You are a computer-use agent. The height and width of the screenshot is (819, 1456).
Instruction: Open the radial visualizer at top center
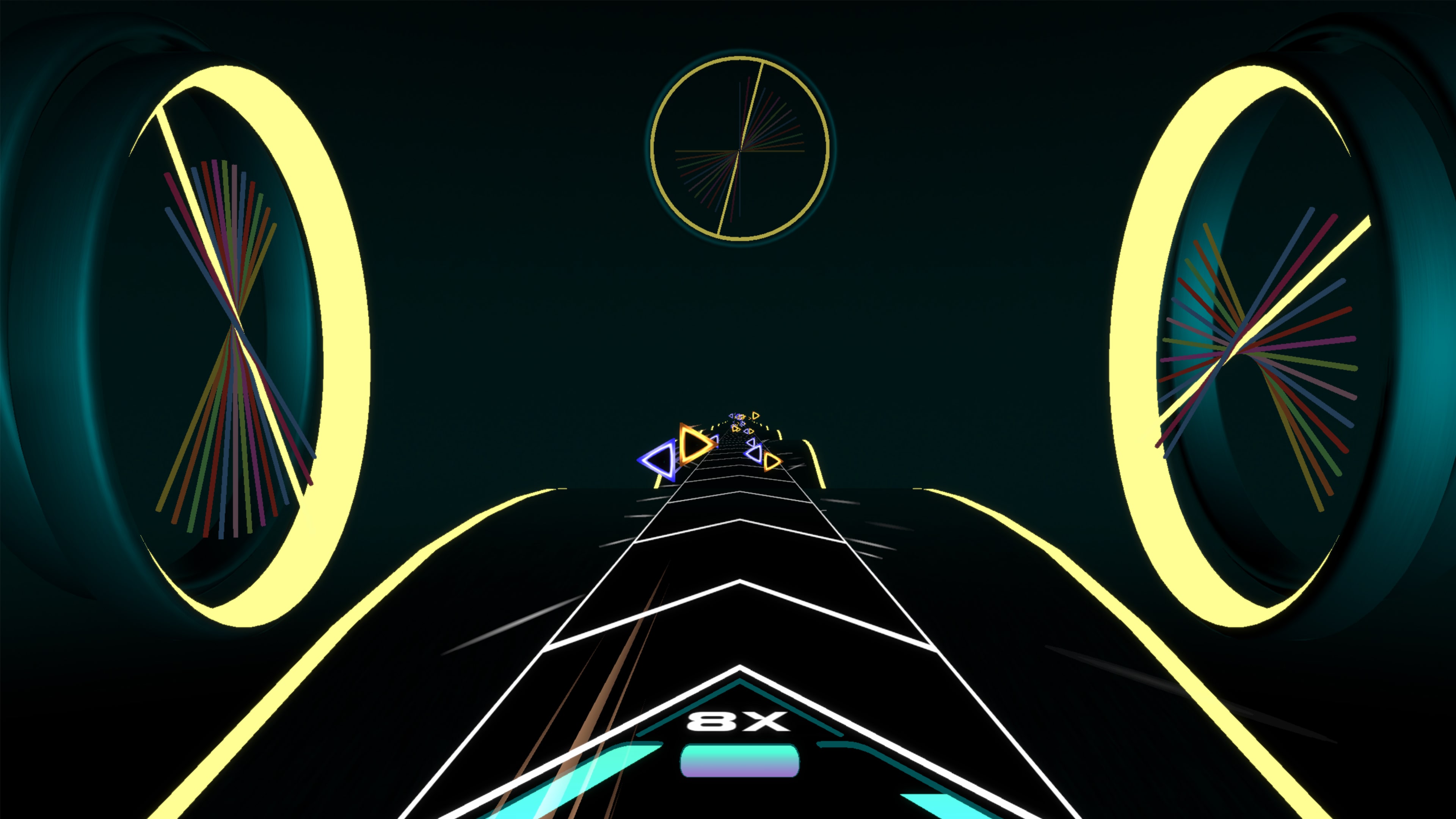739,151
